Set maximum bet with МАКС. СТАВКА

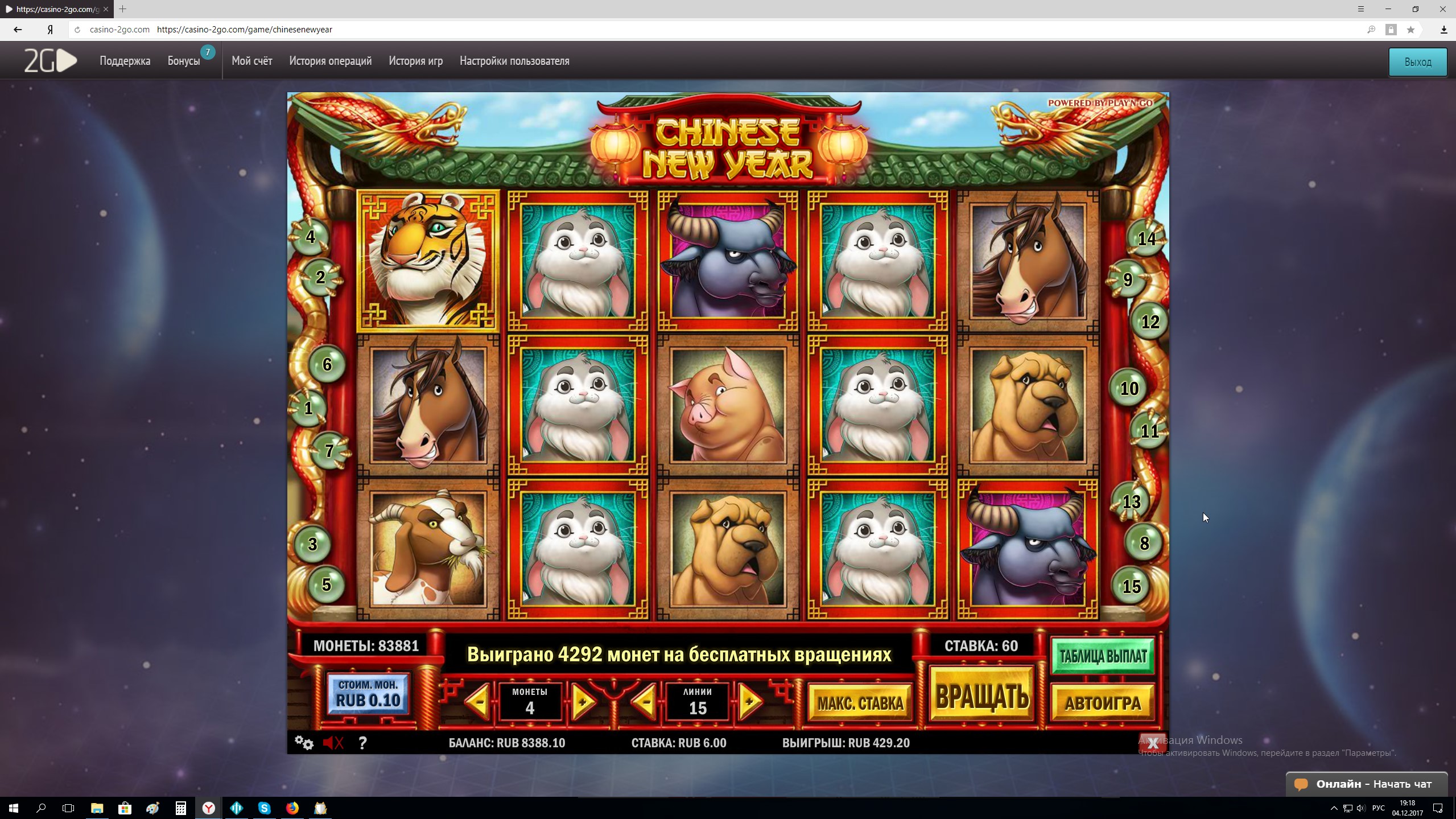pos(860,703)
